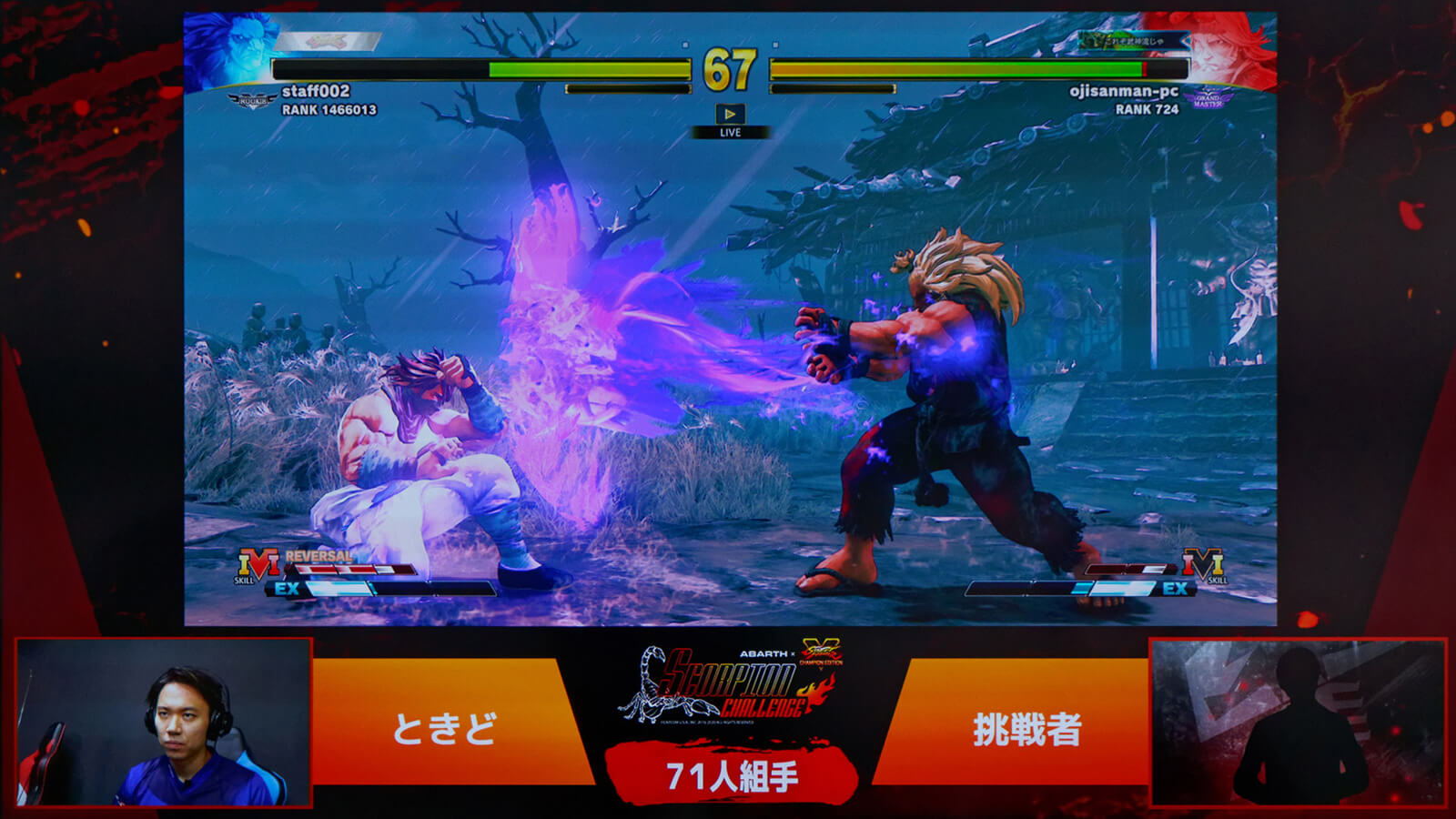Click the Grand Master badge beside ojisanman-pc

coord(1208,99)
